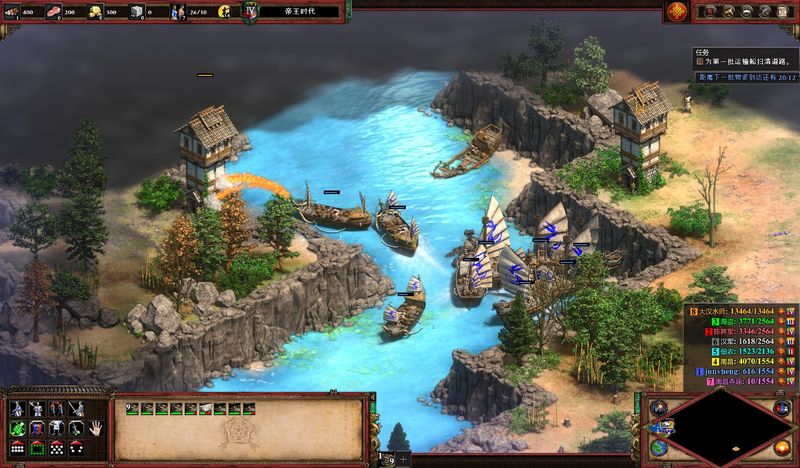This screenshot has height=468, width=800.
Task: Choose the green glowing stance command
Action: point(17,428)
